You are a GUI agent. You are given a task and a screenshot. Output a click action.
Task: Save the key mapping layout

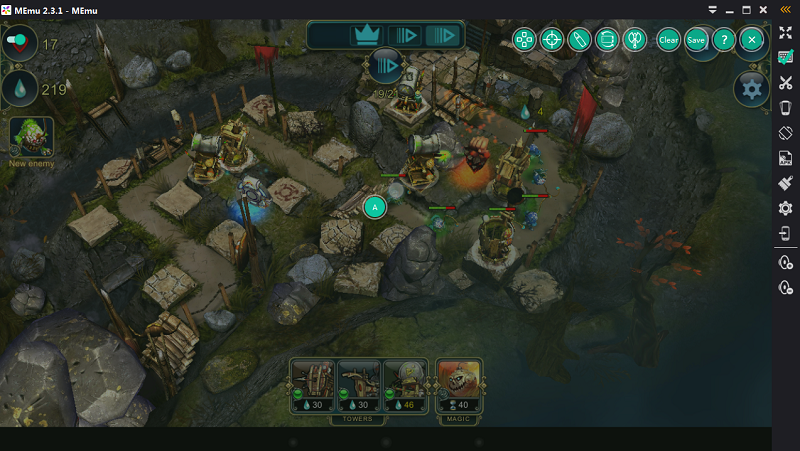click(x=696, y=40)
